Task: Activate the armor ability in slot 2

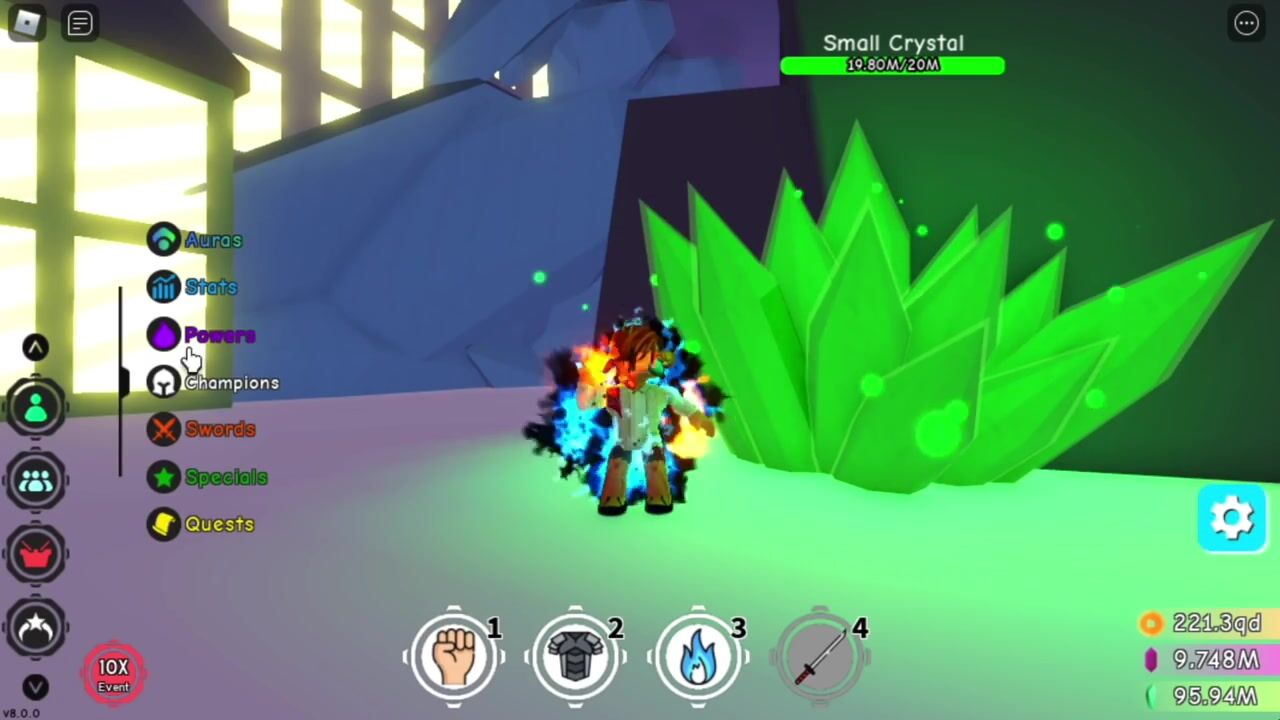Action: 576,656
